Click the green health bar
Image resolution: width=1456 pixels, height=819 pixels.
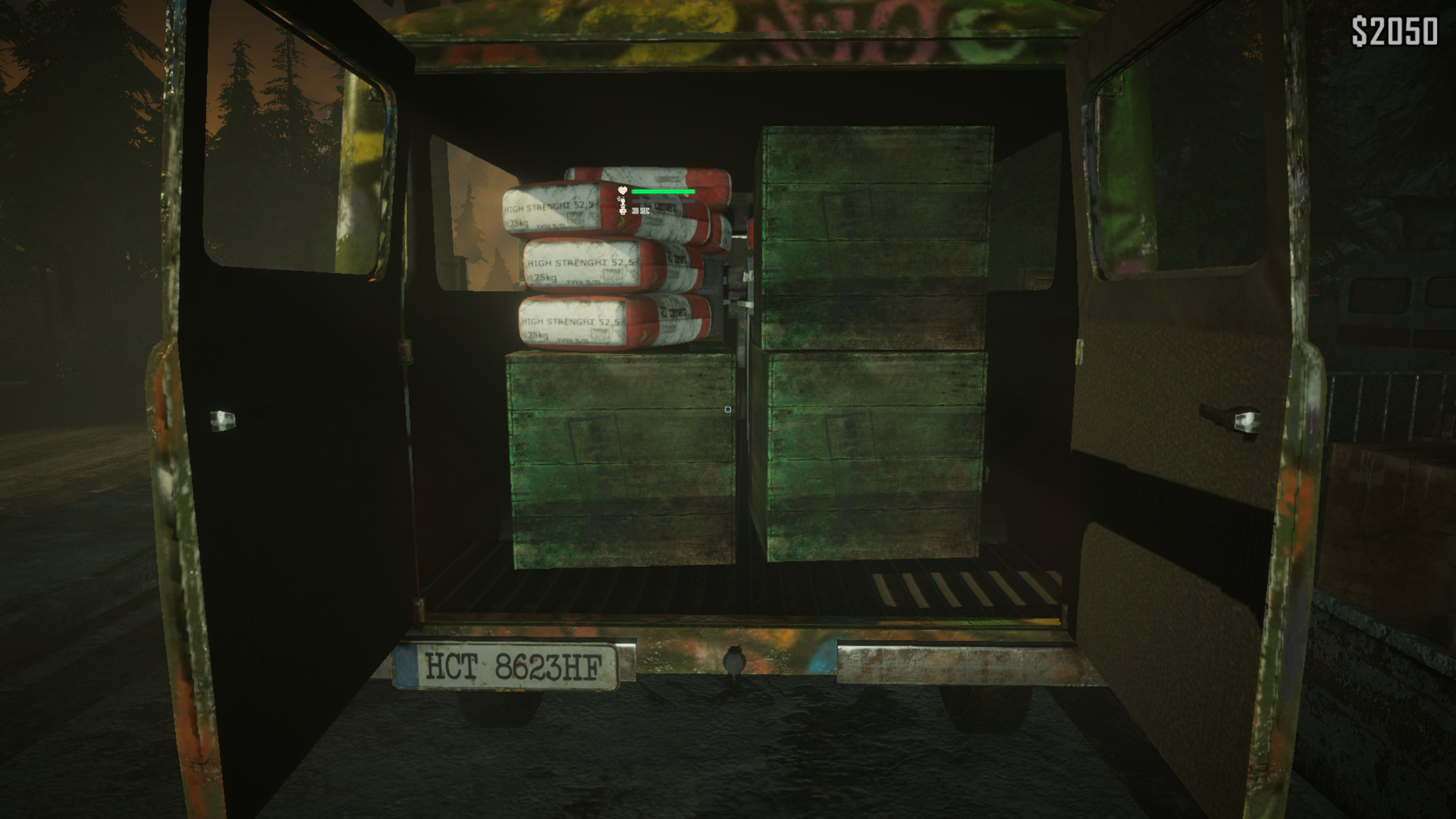pos(664,191)
